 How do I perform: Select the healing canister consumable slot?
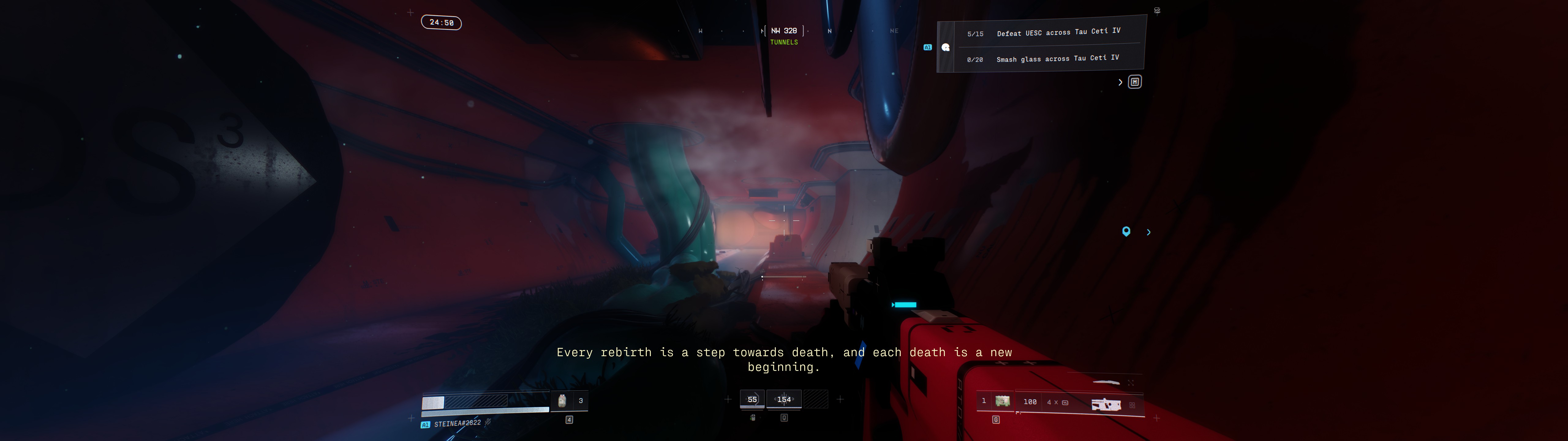(563, 400)
